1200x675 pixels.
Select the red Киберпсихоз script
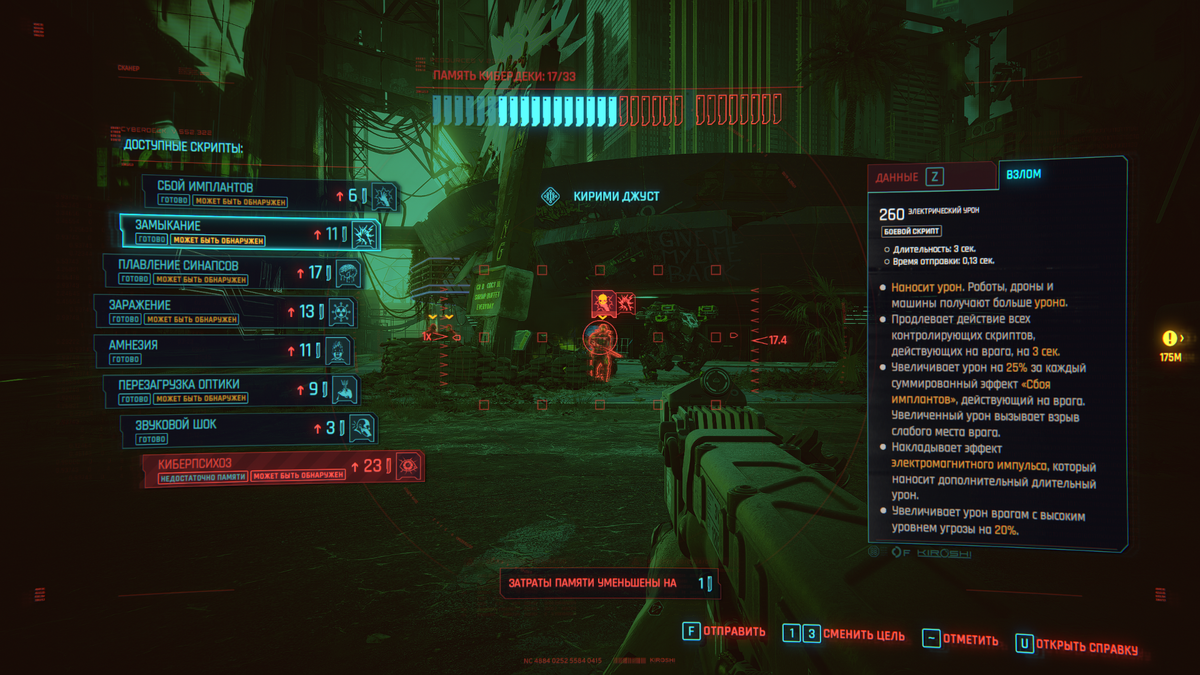283,468
